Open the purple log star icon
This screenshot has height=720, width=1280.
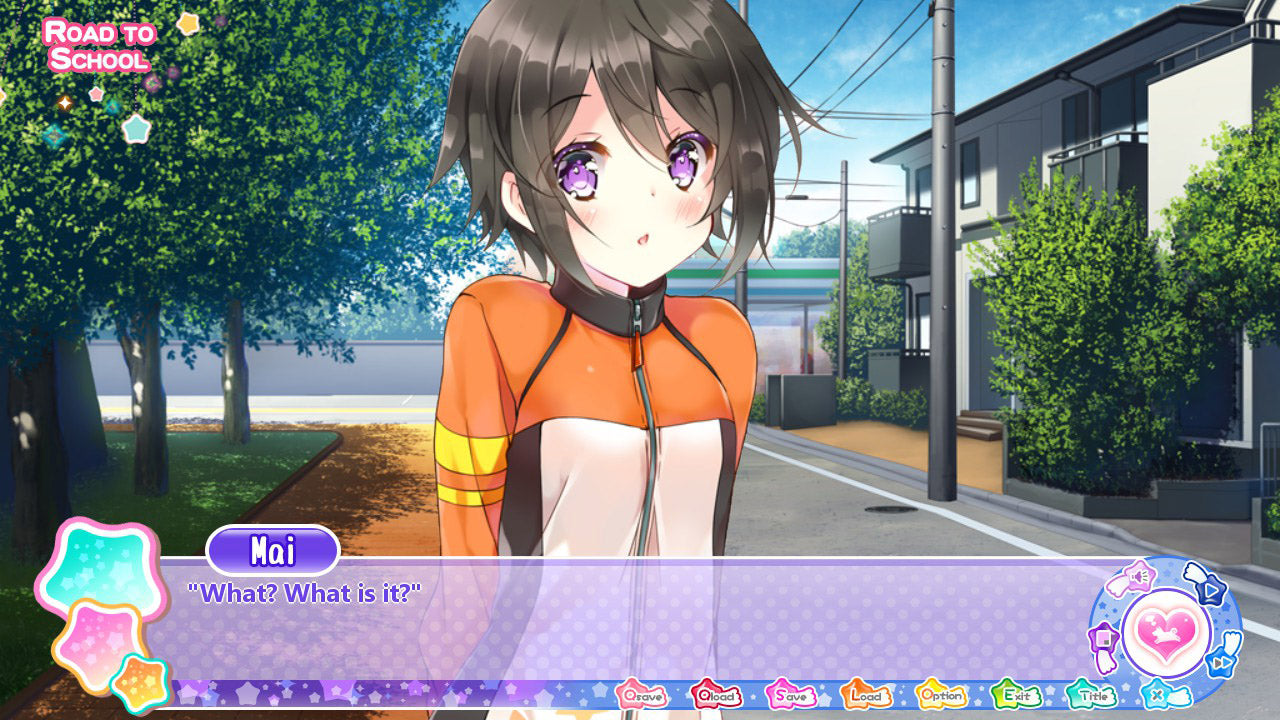[1103, 639]
